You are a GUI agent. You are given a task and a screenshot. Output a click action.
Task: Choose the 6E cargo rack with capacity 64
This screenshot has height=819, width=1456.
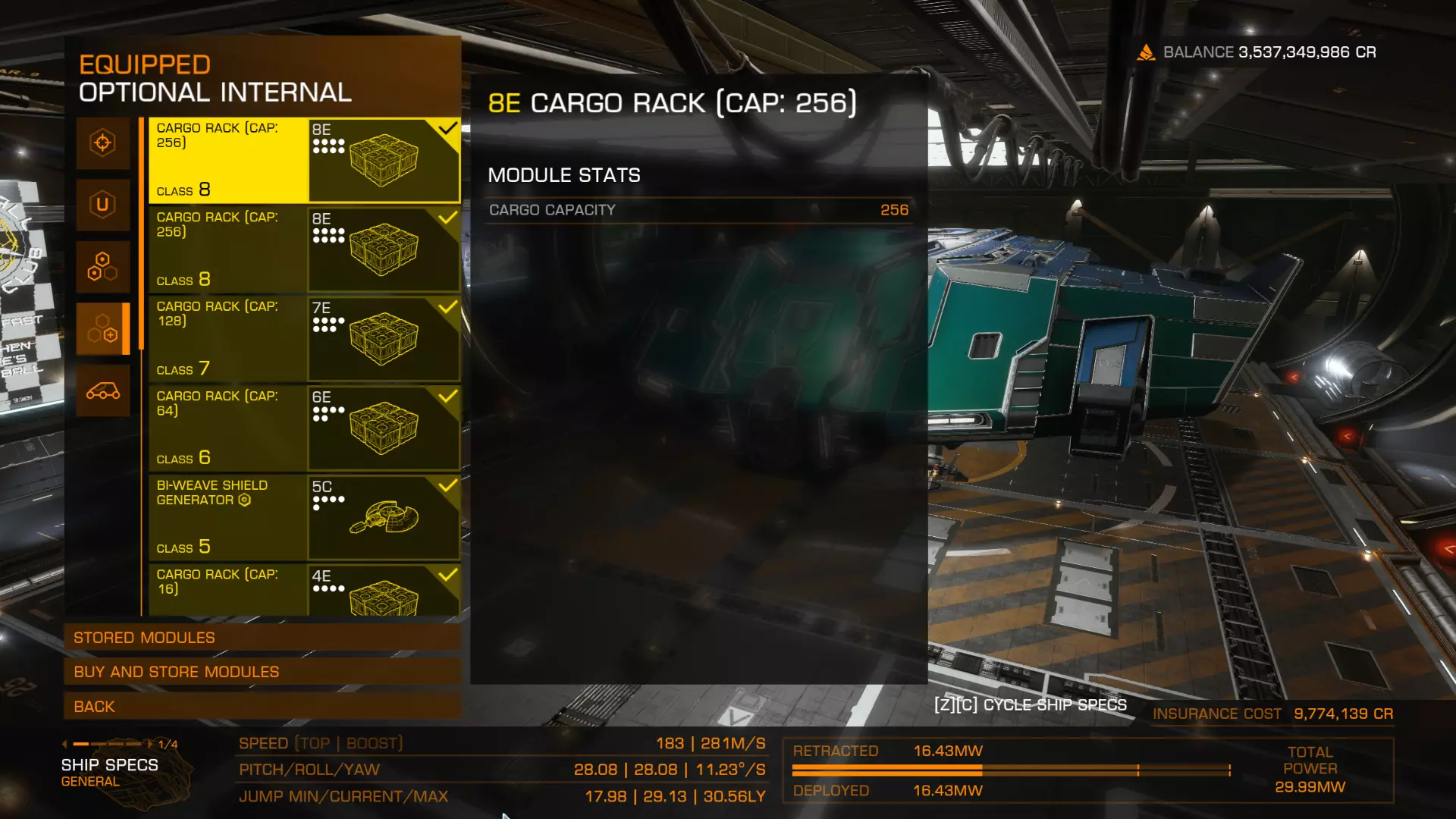coord(304,428)
